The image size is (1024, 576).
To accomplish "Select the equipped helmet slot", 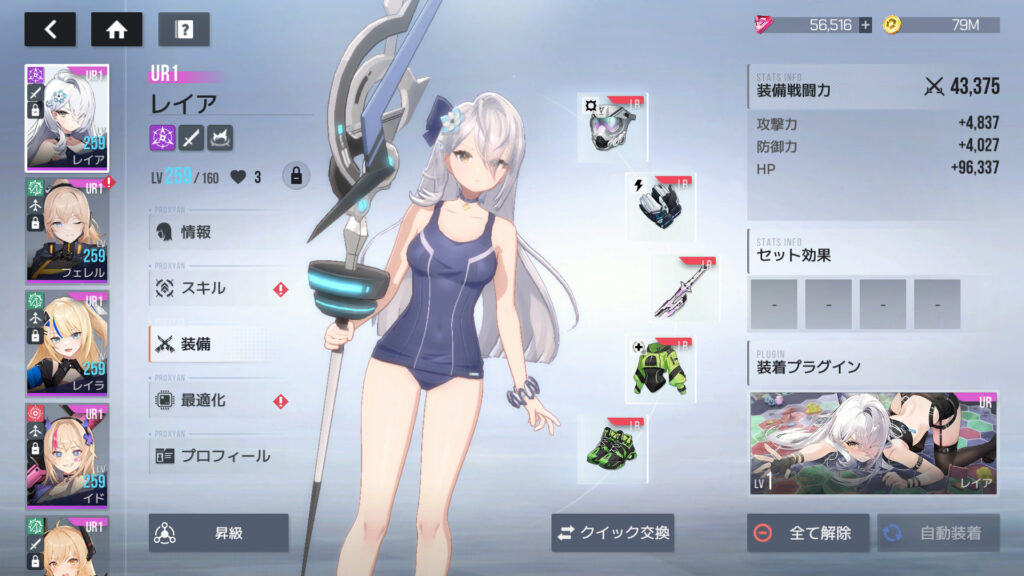I will (612, 128).
